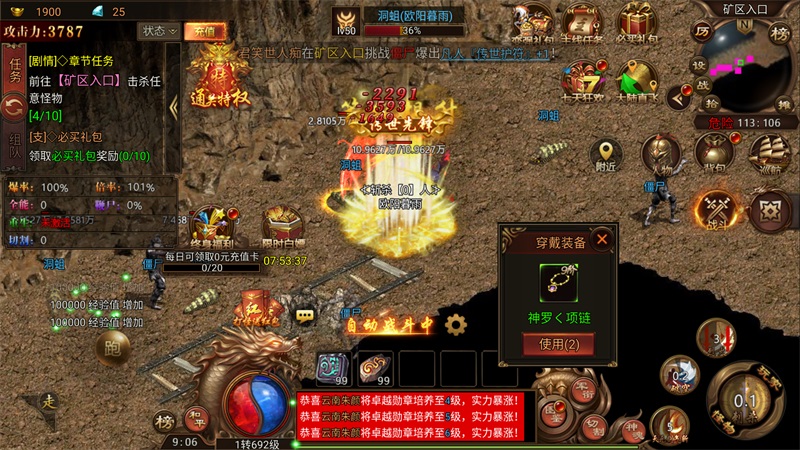Collapse the quest panel with the arrow

[173, 107]
